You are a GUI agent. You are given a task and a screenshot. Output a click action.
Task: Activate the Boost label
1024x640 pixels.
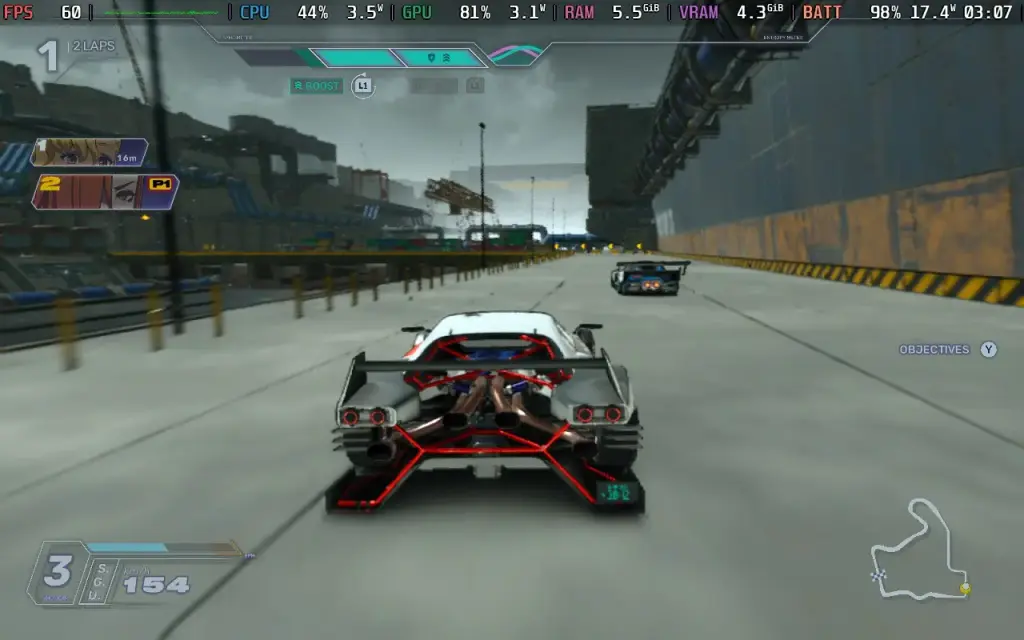click(x=317, y=86)
